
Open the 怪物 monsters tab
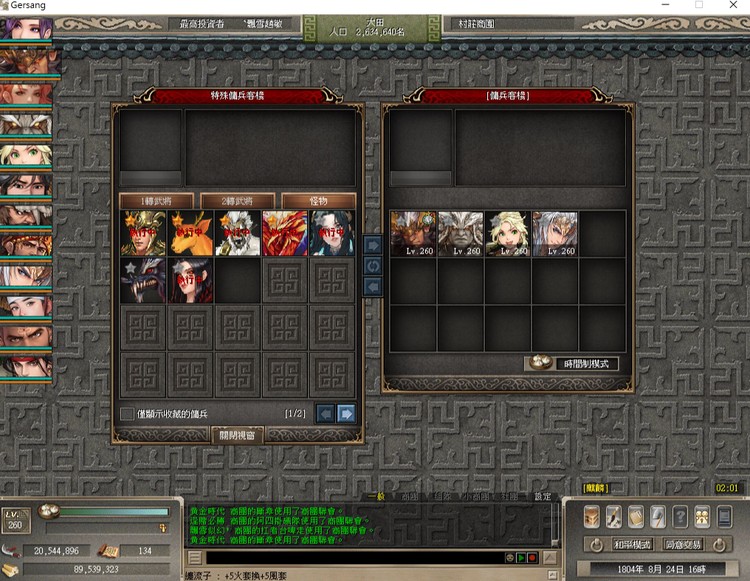(x=318, y=201)
